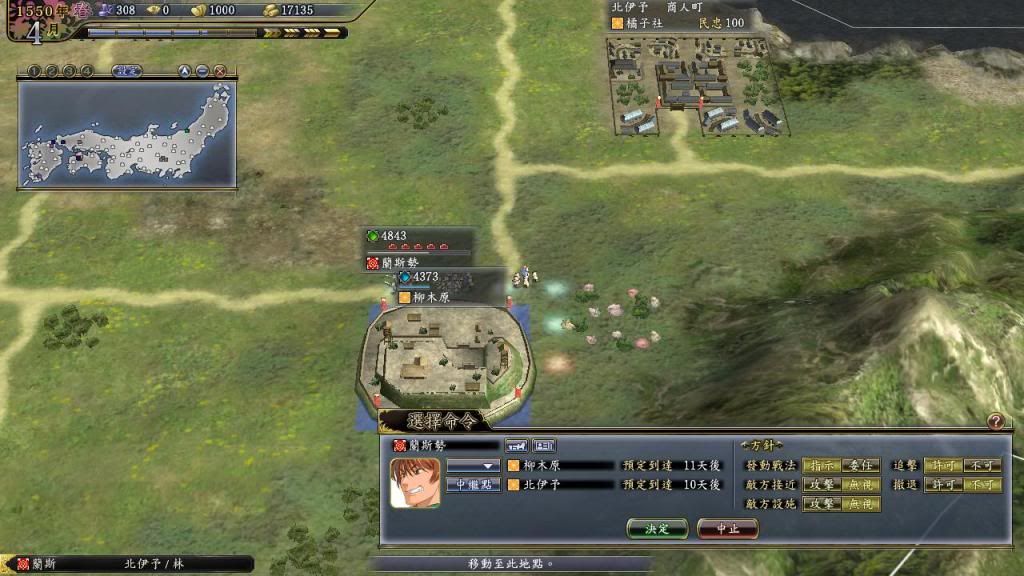Set 發動戰法 to 委任
The width and height of the screenshot is (1024, 576).
click(x=859, y=466)
